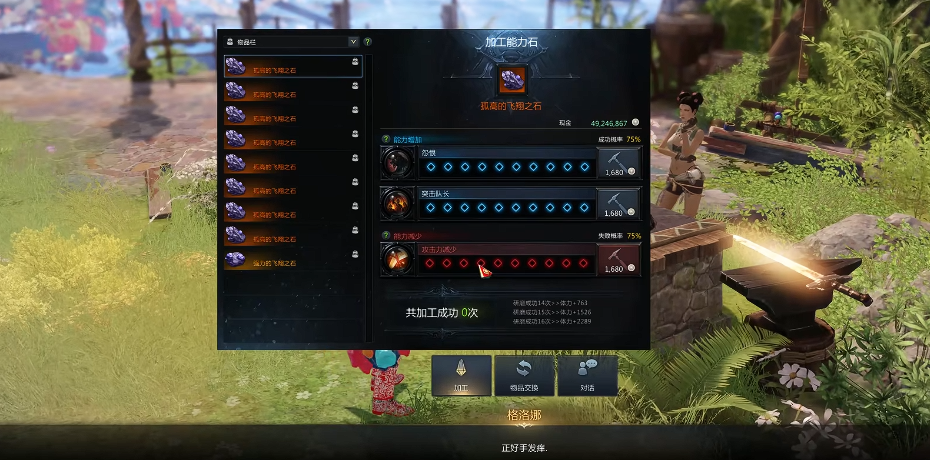Click the 怨恨 engraving icon
Viewport: 930px width, 460px height.
pos(397,162)
